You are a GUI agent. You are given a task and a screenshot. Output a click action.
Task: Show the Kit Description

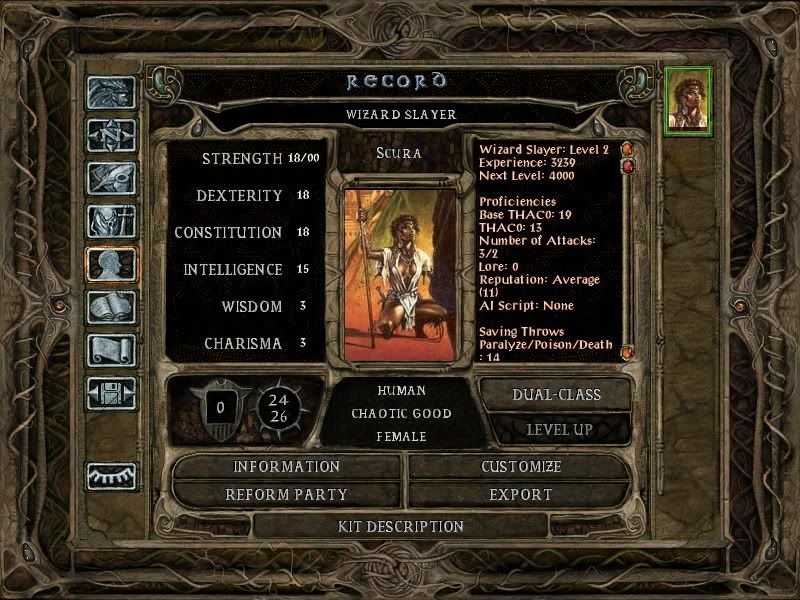click(401, 526)
